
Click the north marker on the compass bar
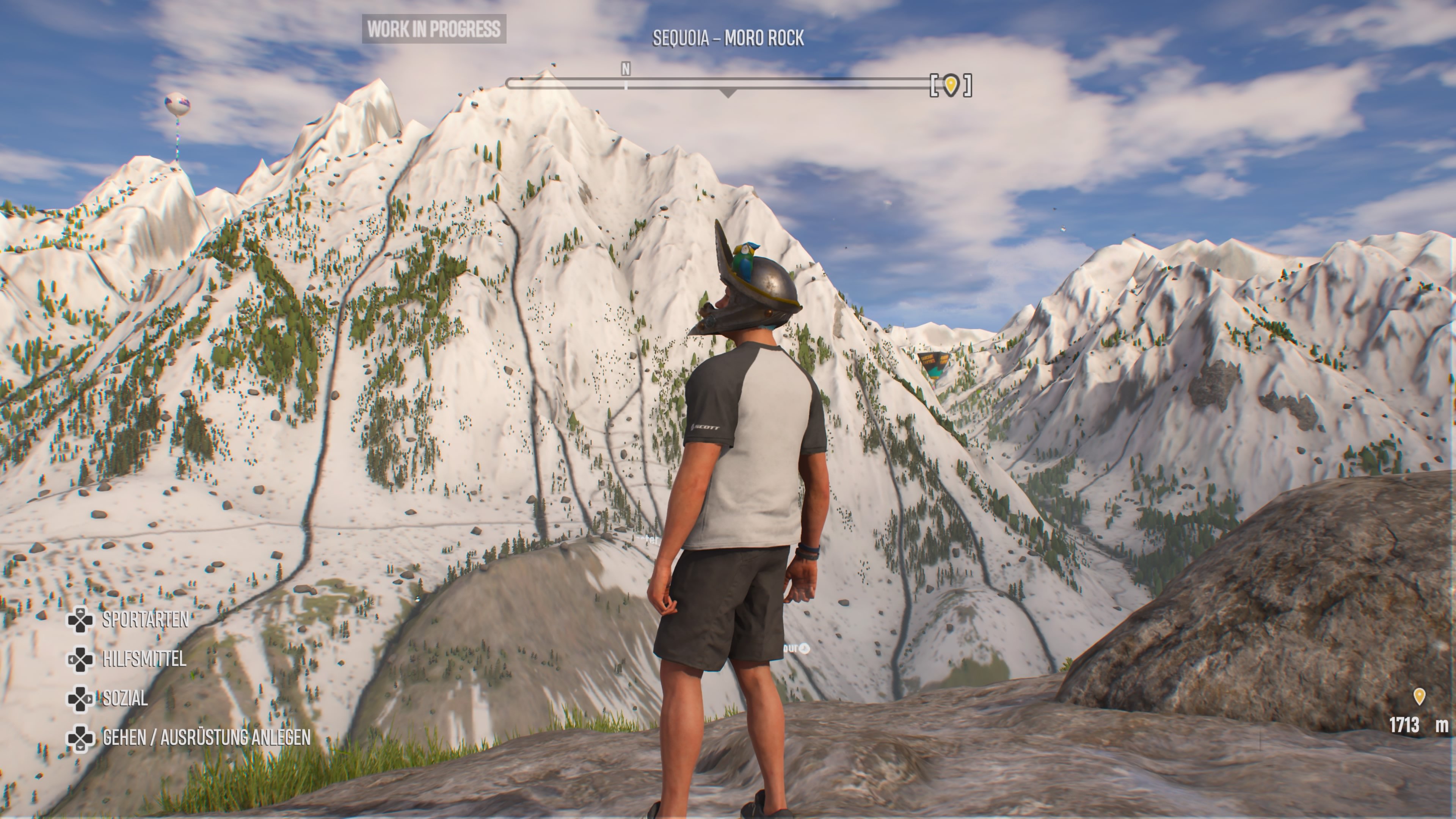pyautogui.click(x=625, y=69)
